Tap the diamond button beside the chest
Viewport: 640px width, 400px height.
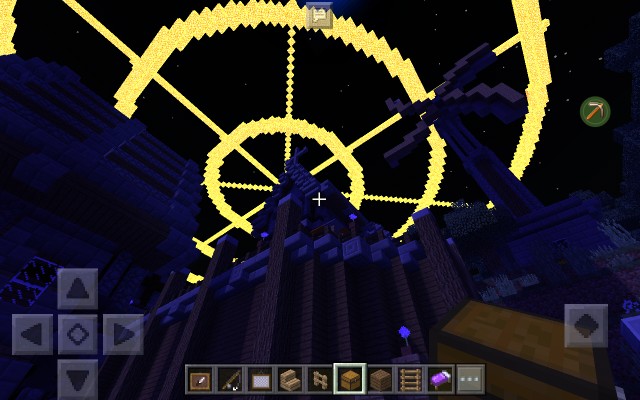586,327
